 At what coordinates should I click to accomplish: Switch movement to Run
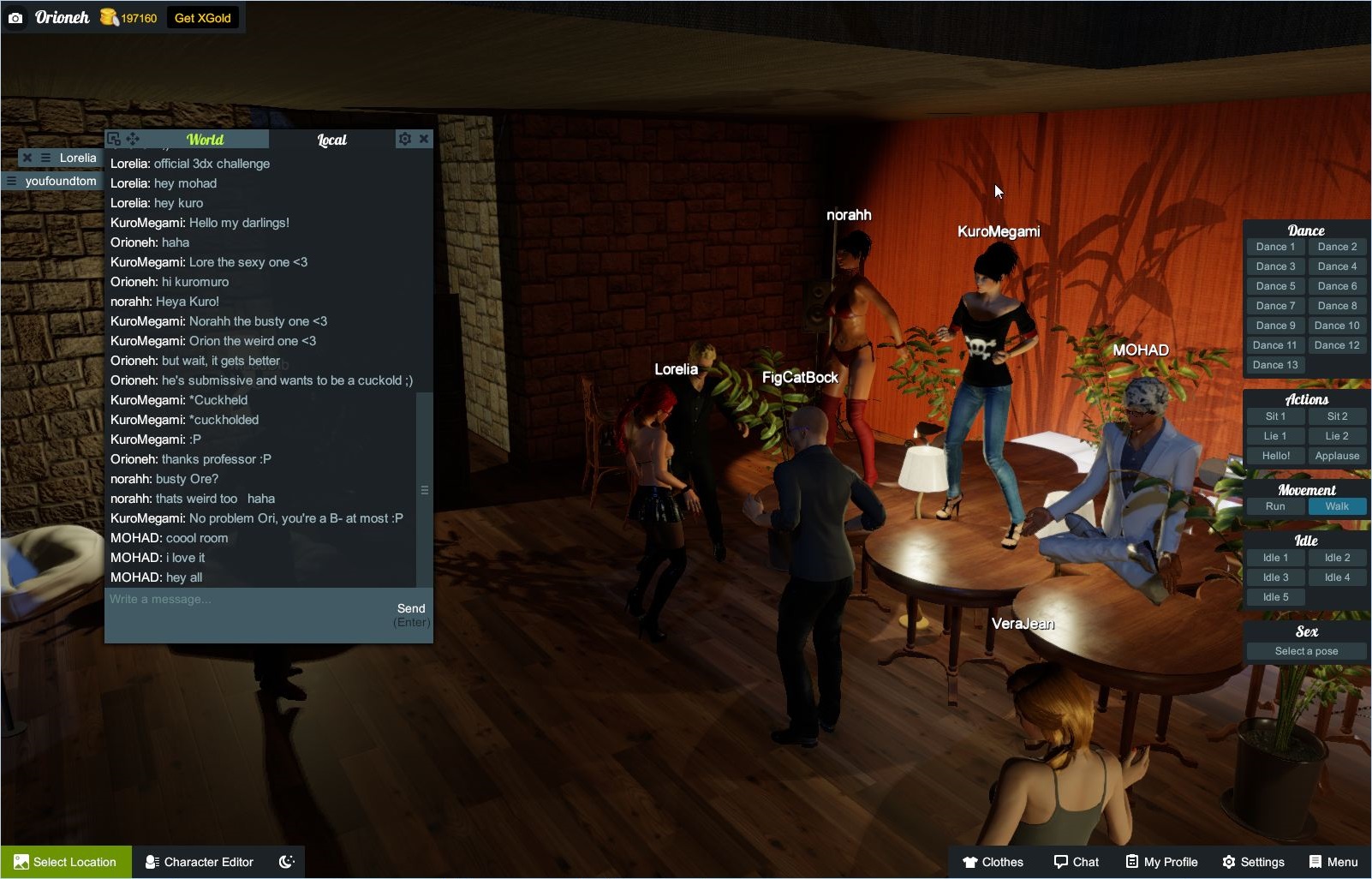[1275, 506]
